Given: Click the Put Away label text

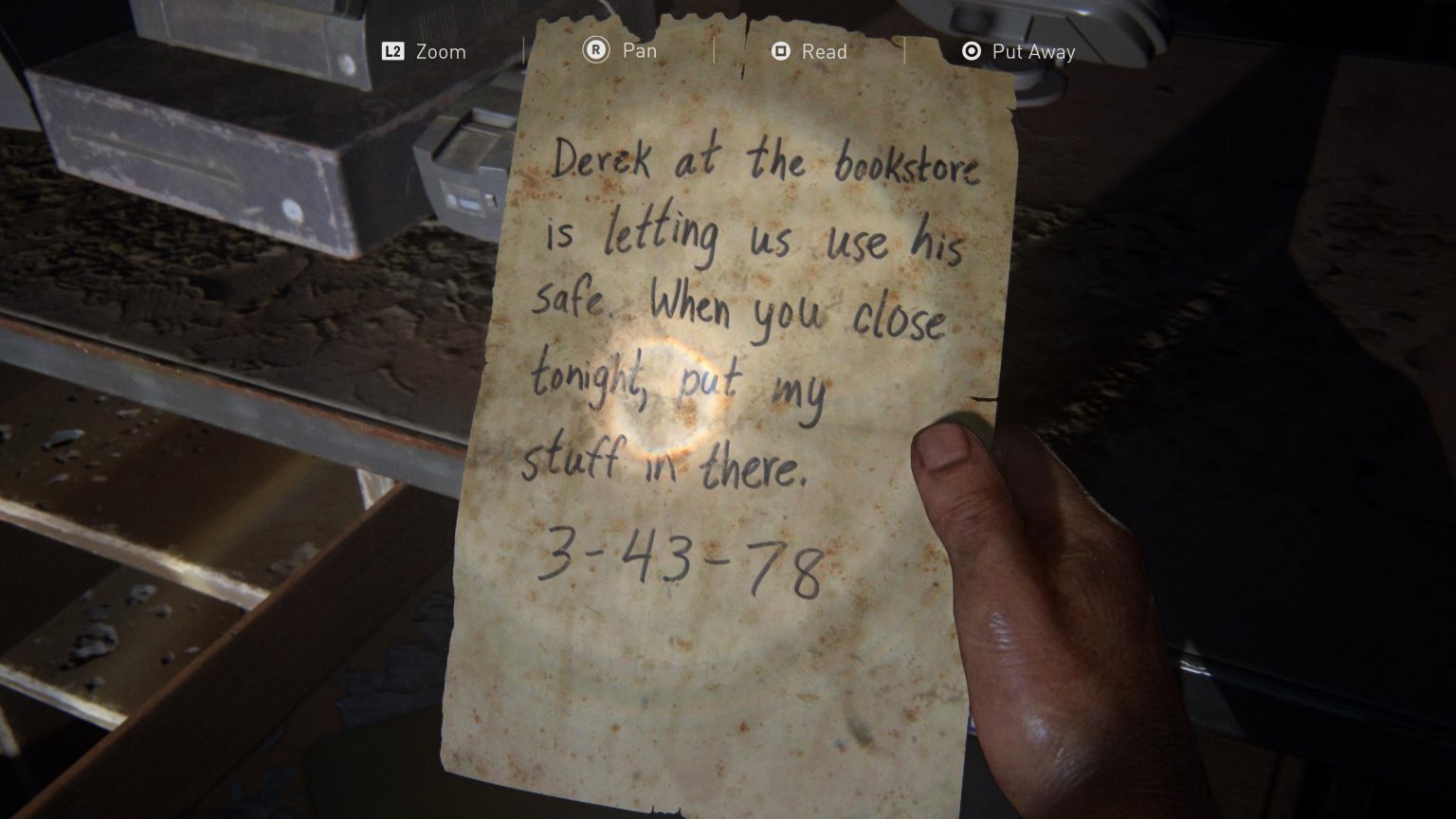Looking at the screenshot, I should pos(1036,52).
